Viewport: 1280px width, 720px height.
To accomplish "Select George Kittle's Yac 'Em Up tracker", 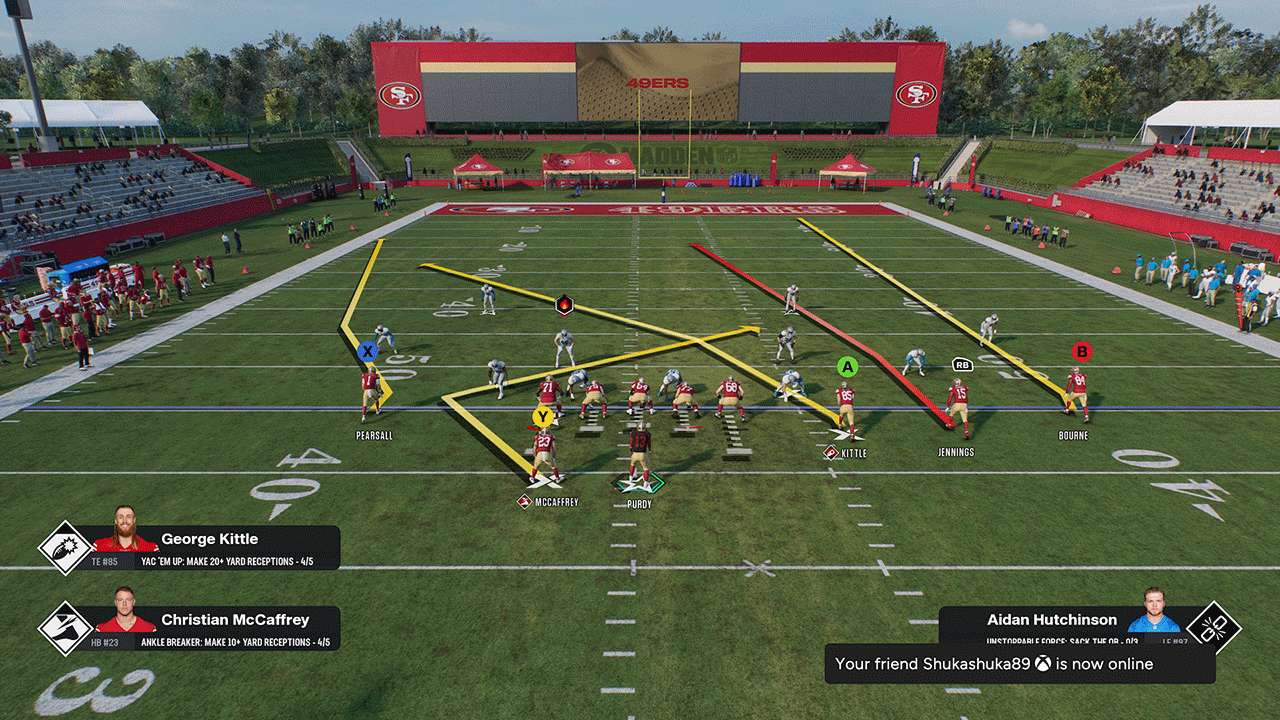I will click(x=190, y=548).
